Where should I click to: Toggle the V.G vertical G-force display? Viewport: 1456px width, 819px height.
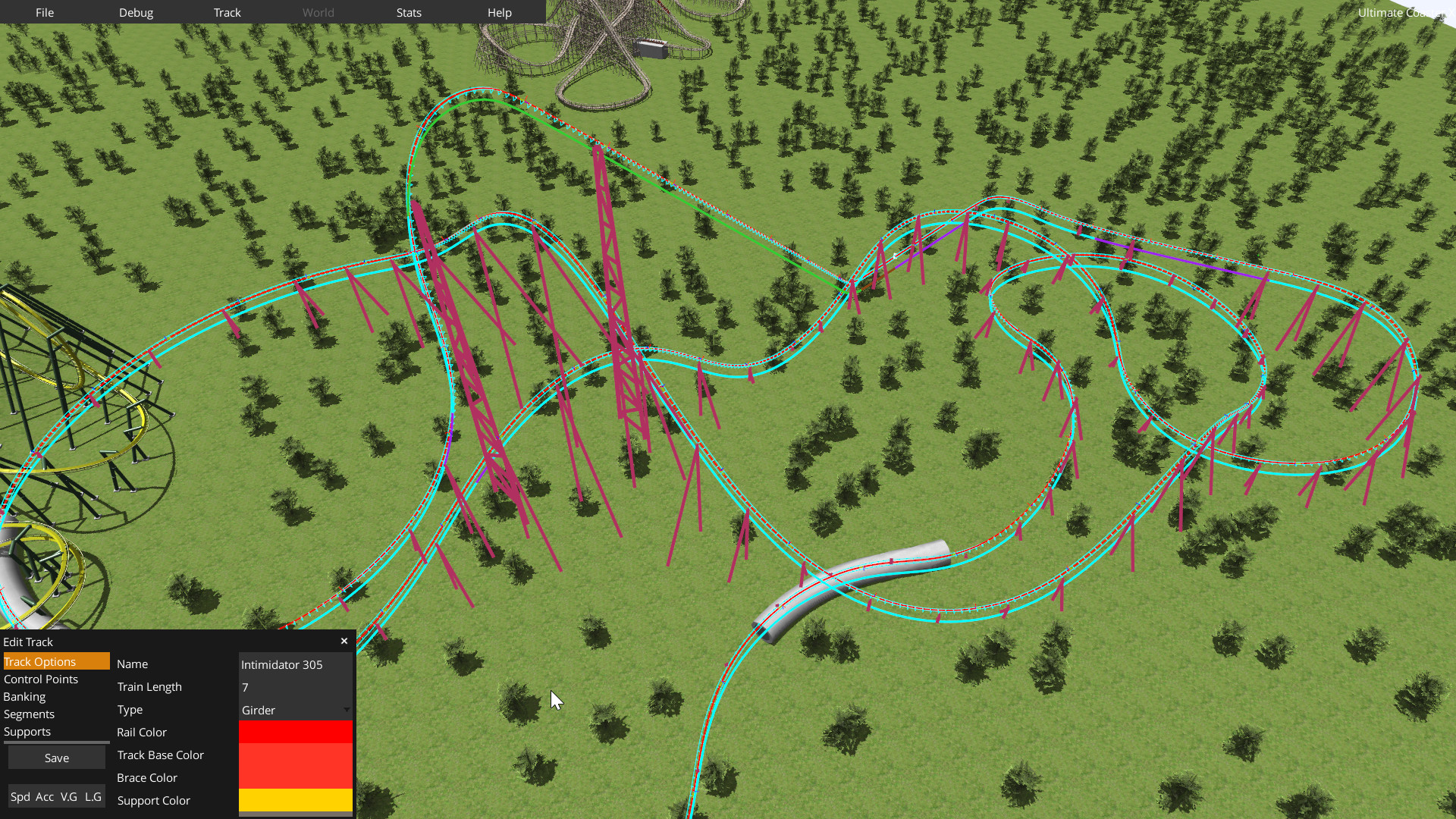point(70,797)
